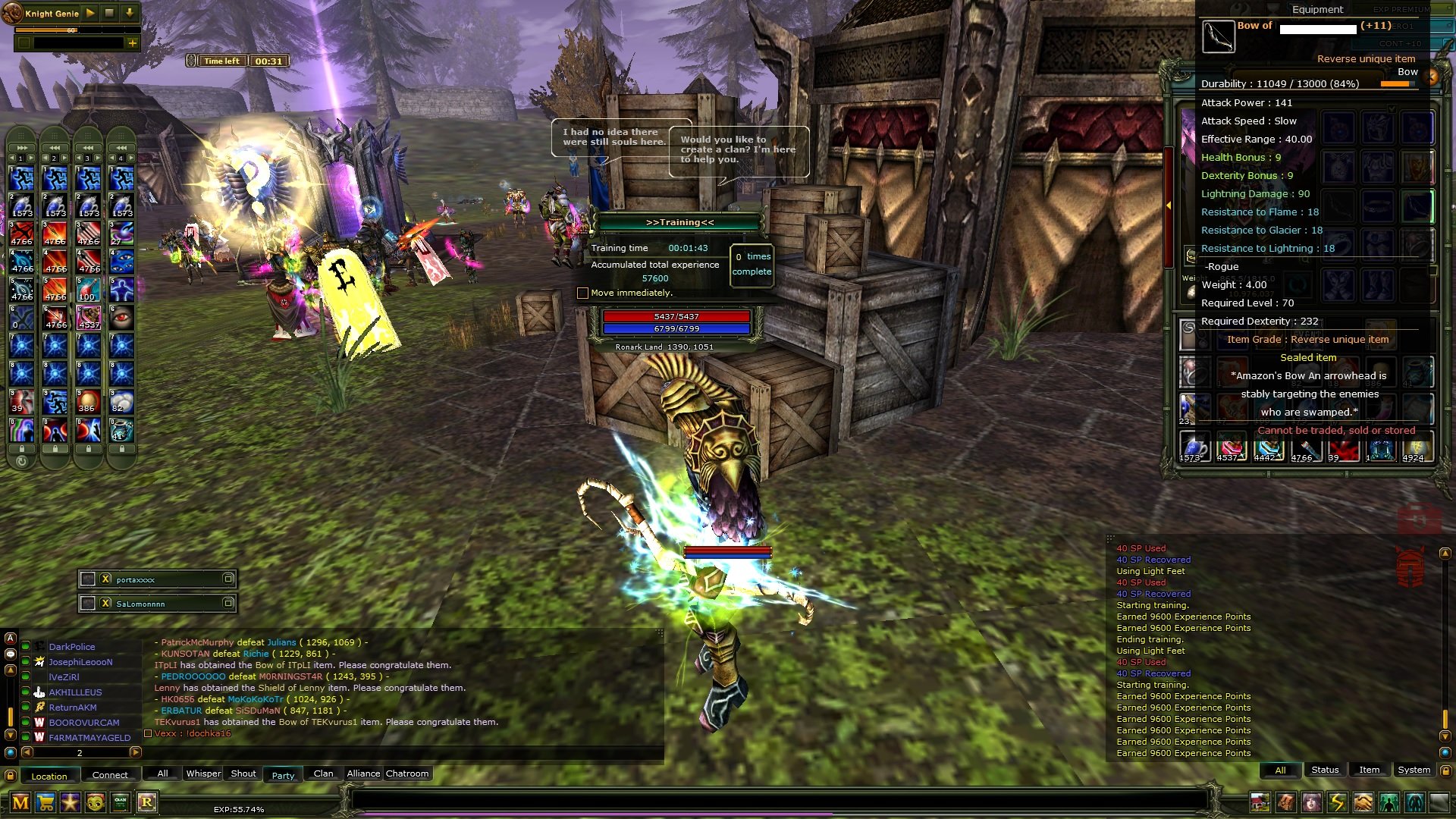The height and width of the screenshot is (819, 1456).
Task: Click the gold M menu icon
Action: tap(20, 802)
